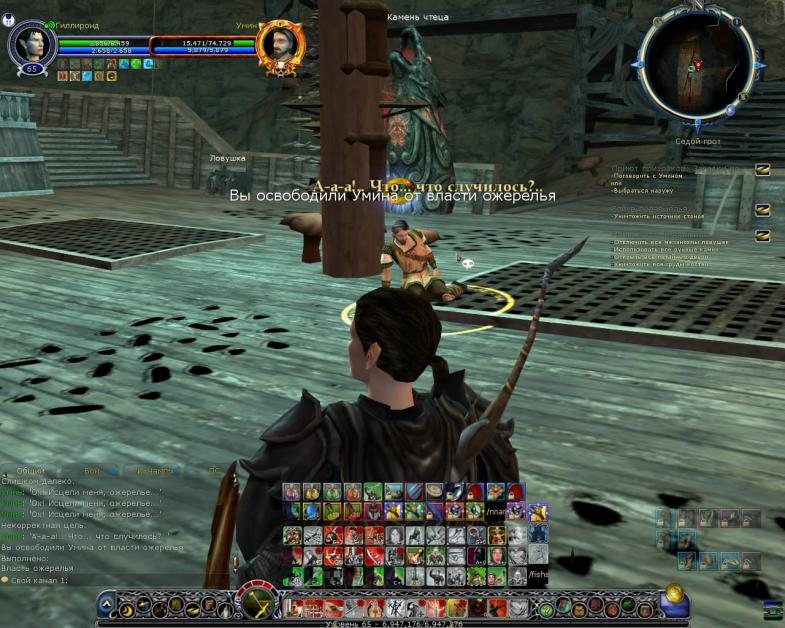Viewport: 785px width, 628px height.
Task: Select the /fishs macro slot on the quickbar
Action: point(537,575)
